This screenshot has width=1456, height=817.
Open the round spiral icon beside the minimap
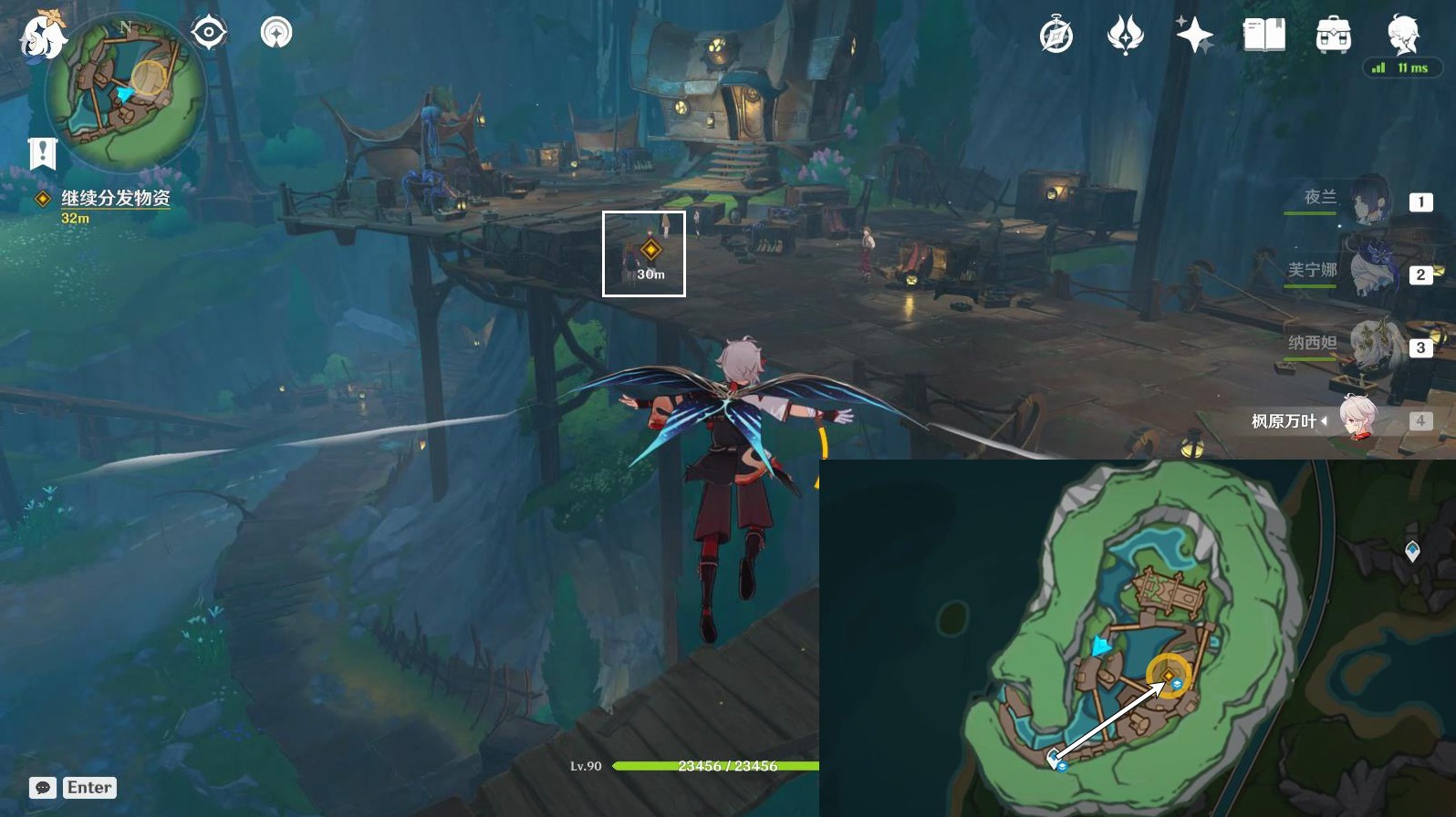[276, 34]
